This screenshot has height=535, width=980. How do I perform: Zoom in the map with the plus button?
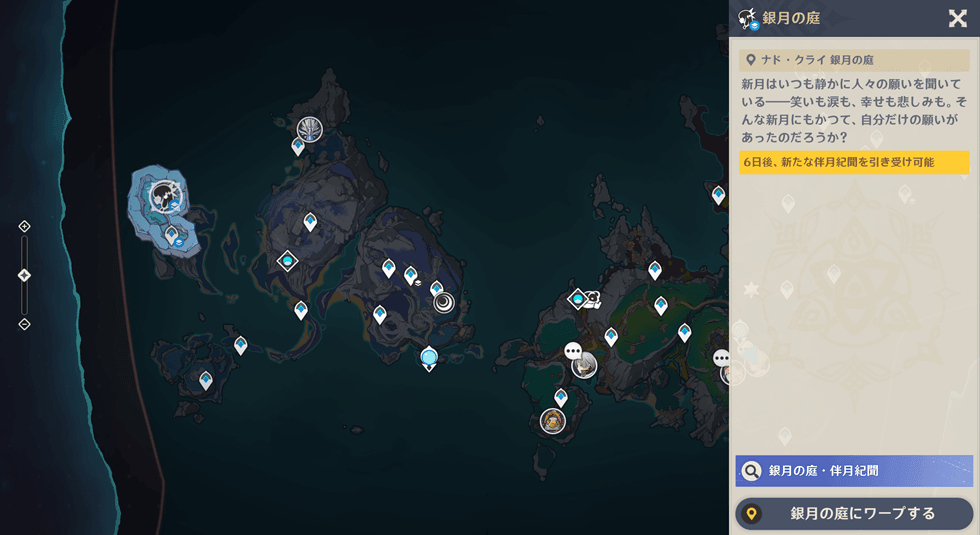pyautogui.click(x=24, y=227)
